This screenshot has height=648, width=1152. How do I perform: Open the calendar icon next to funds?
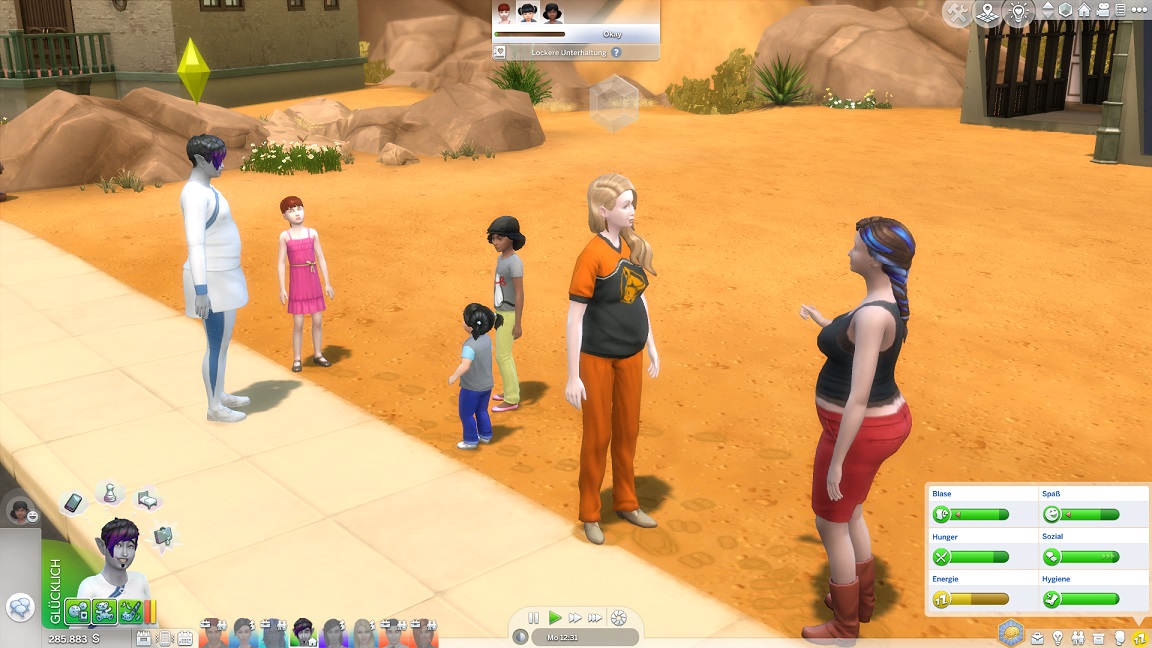[x=143, y=638]
